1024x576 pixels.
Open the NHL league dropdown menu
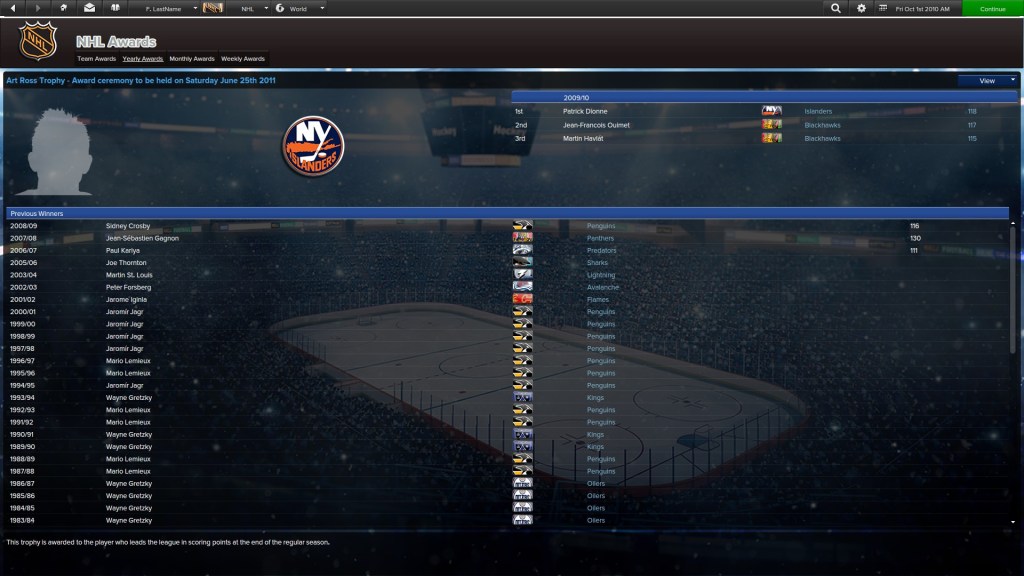point(252,8)
